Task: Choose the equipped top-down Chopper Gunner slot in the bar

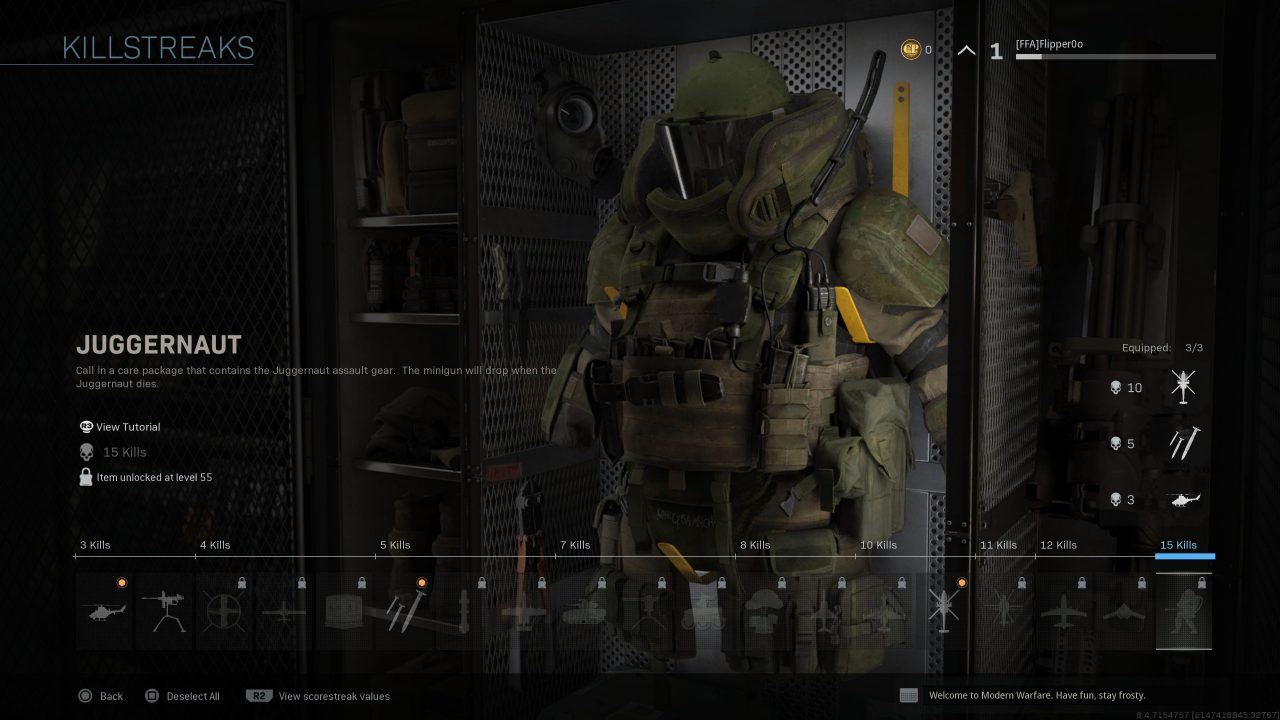Action: (x=944, y=611)
